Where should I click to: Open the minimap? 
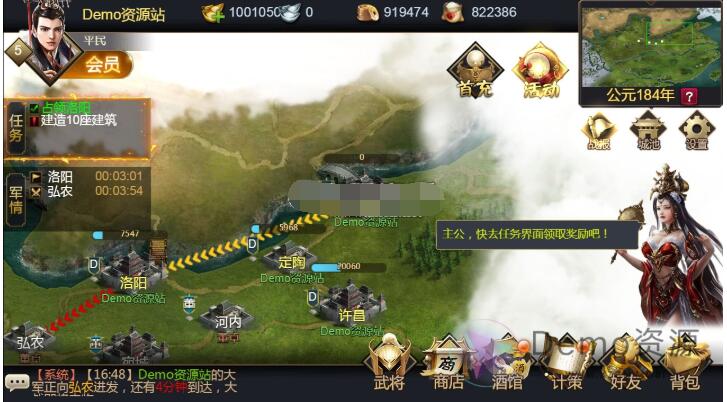tap(648, 45)
